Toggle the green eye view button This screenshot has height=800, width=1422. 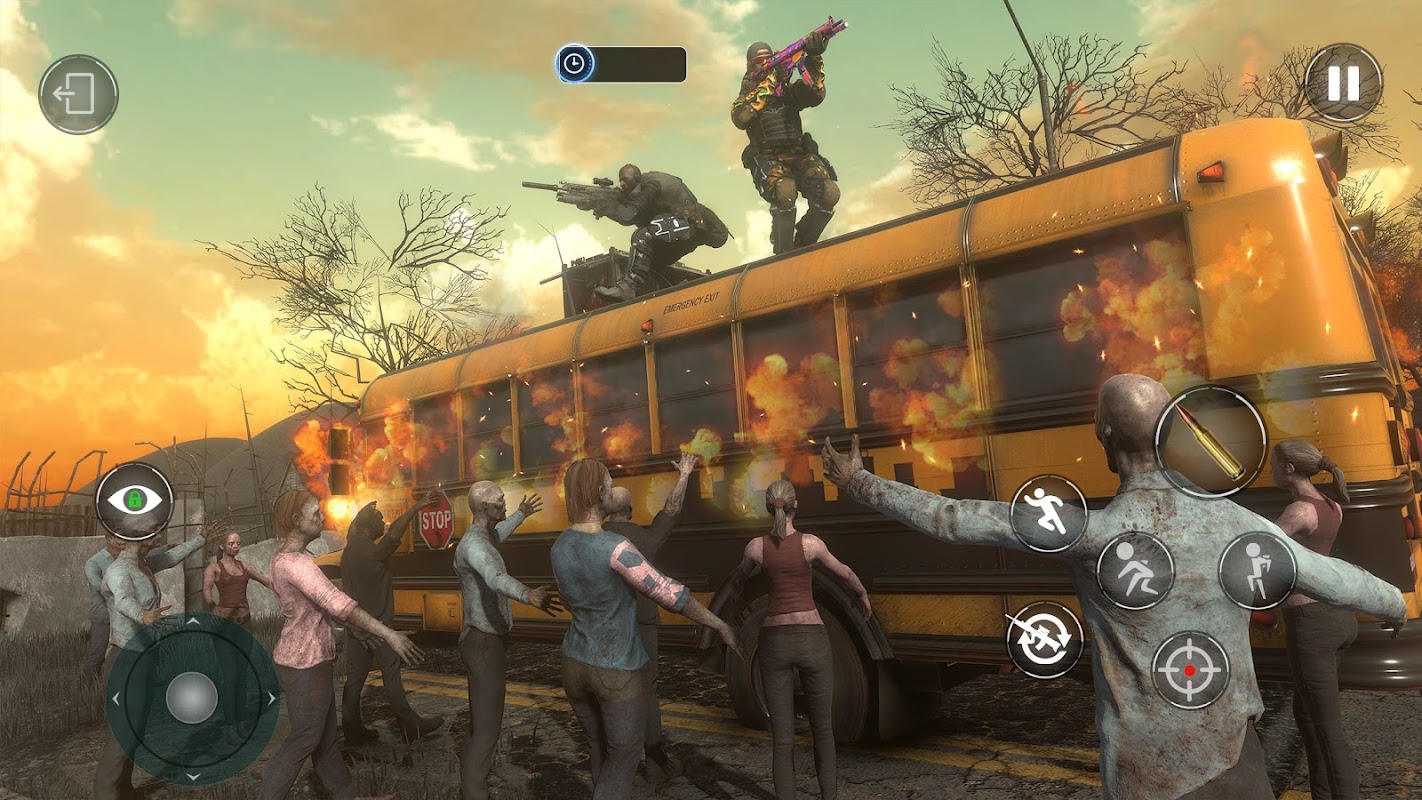click(x=135, y=501)
